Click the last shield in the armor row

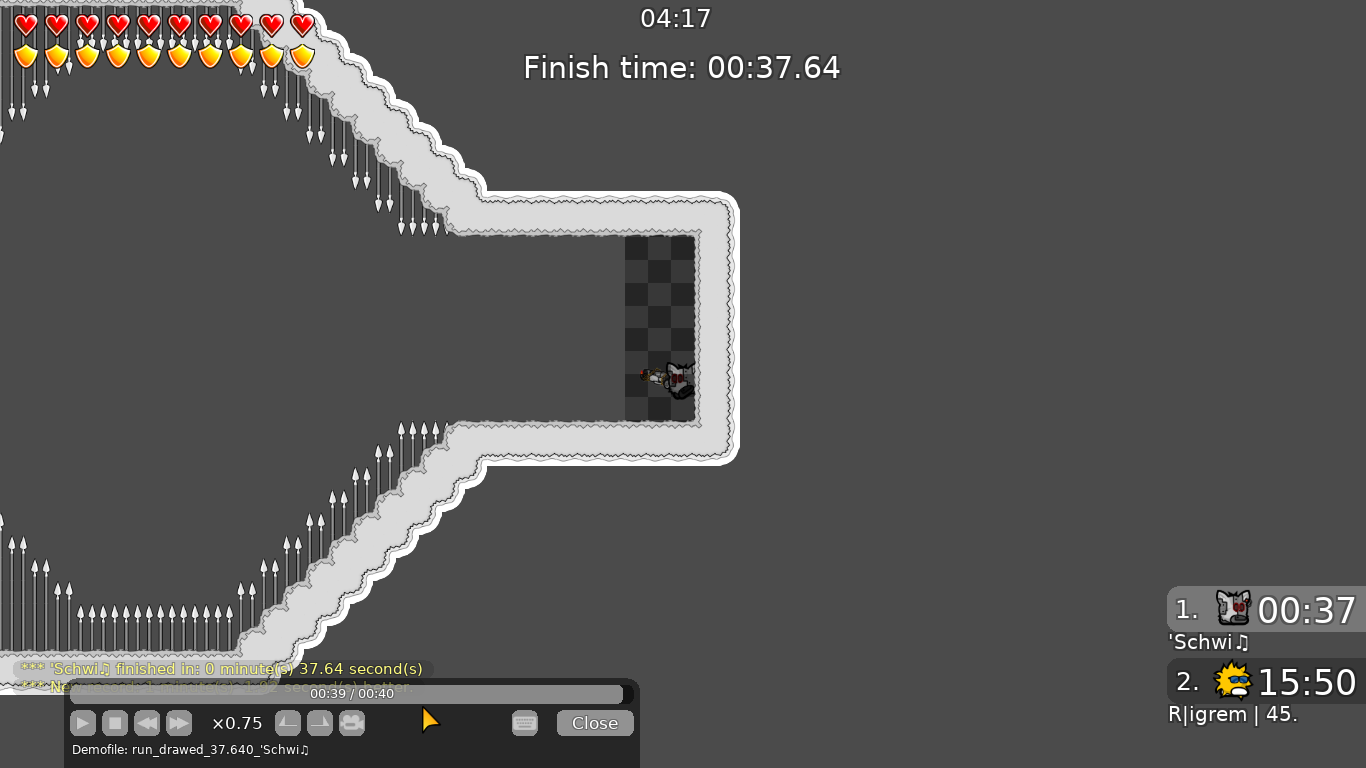tap(303, 56)
